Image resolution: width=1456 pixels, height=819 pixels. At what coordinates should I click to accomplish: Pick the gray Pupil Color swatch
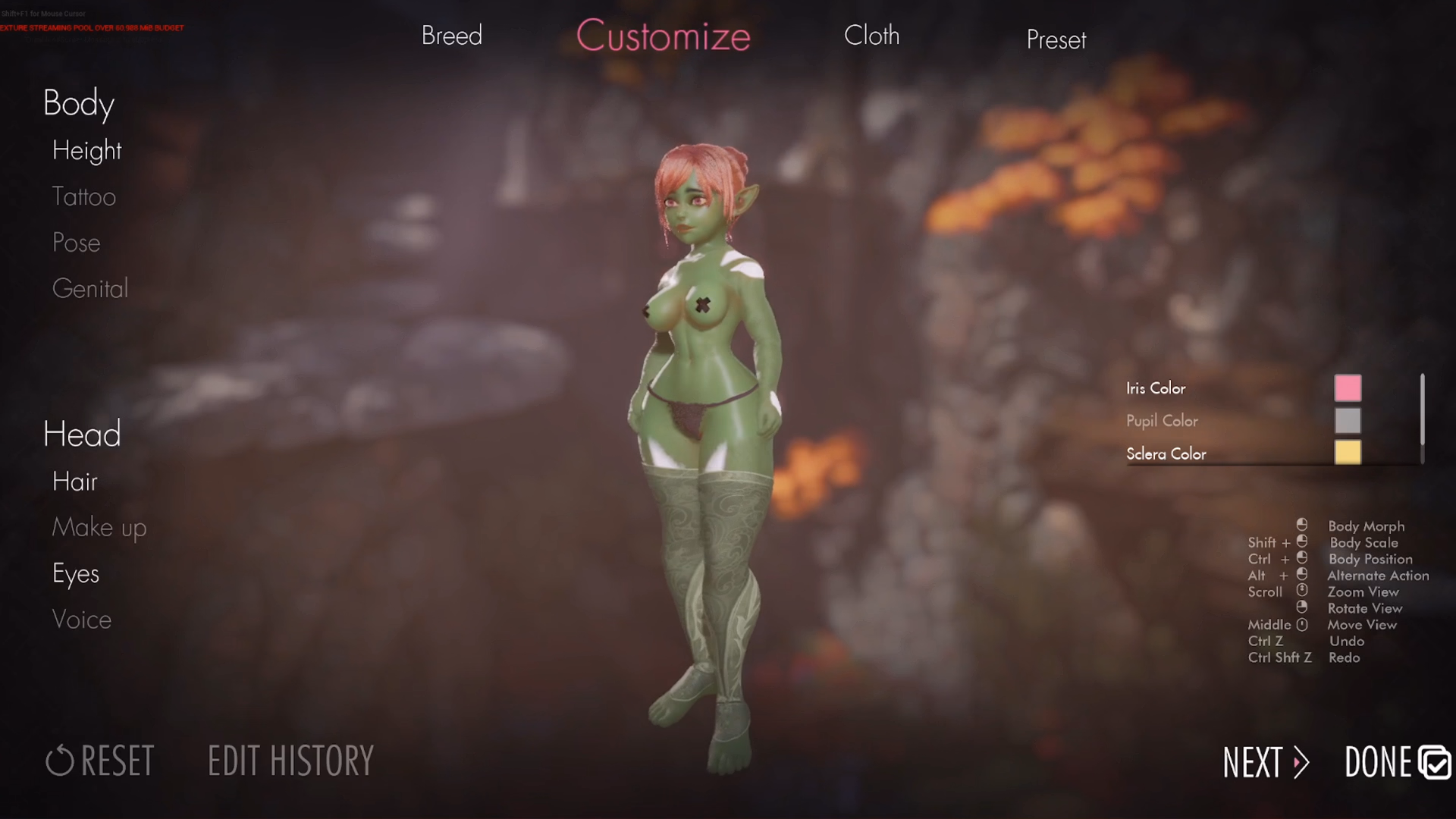pos(1348,421)
